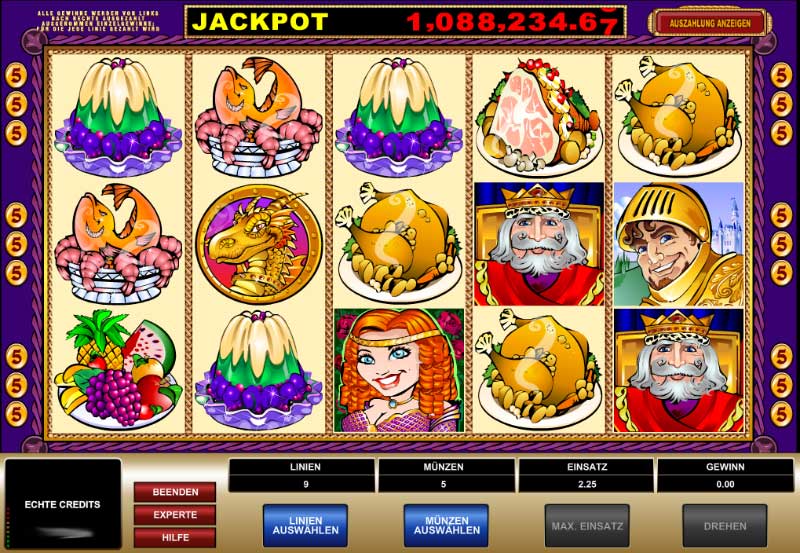Switch to Experte mode

(175, 515)
